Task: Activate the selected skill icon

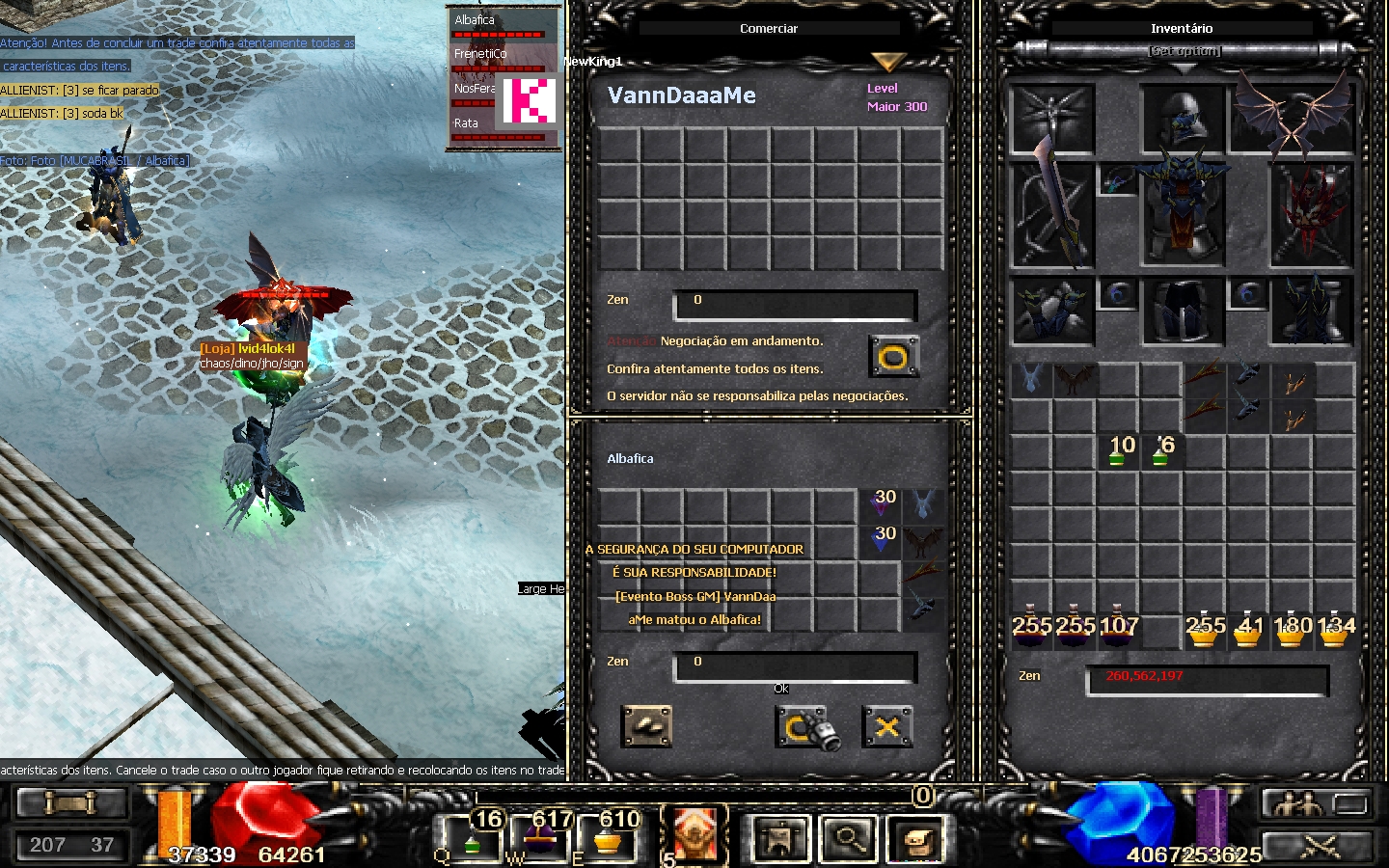Action: pyautogui.click(x=694, y=833)
